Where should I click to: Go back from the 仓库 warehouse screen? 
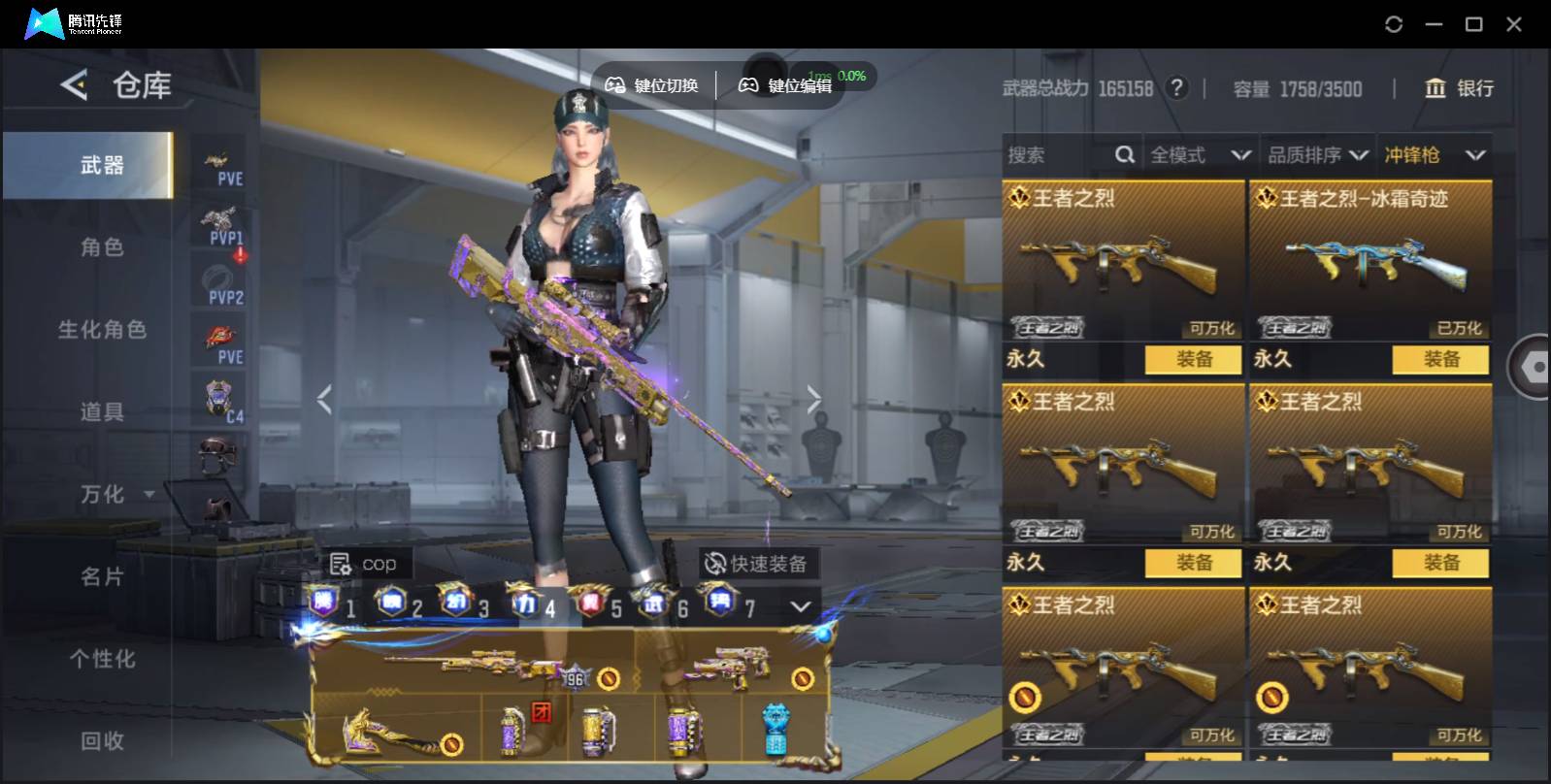click(x=75, y=85)
